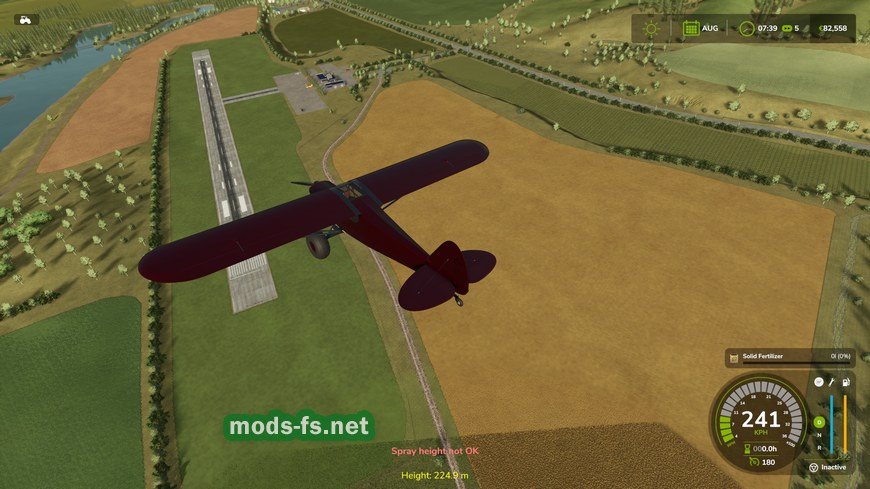
Task: Select the Solid Fertilizer fill-level icon
Action: coord(733,357)
